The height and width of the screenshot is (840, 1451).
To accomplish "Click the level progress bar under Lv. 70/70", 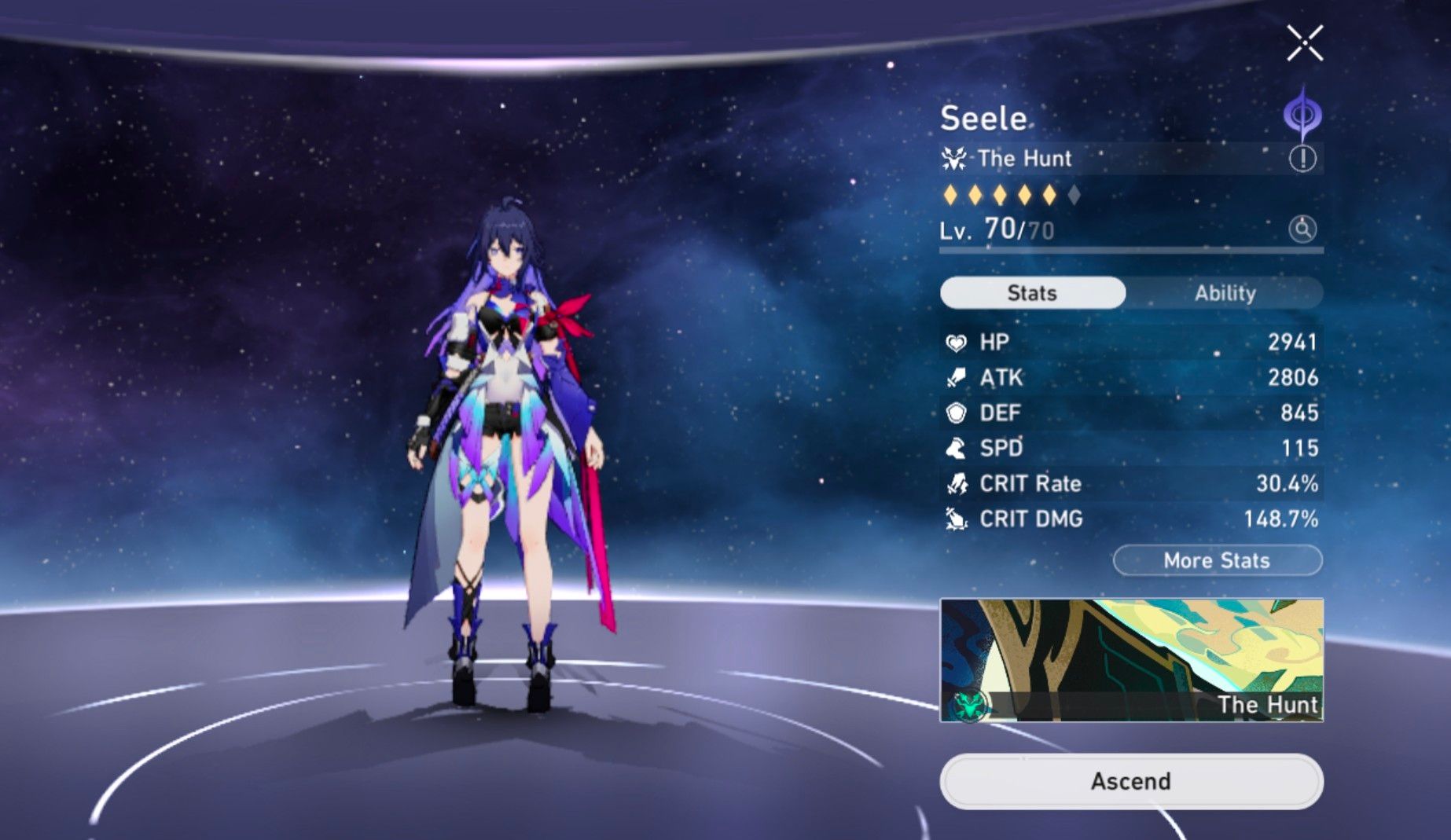I will tap(1132, 250).
